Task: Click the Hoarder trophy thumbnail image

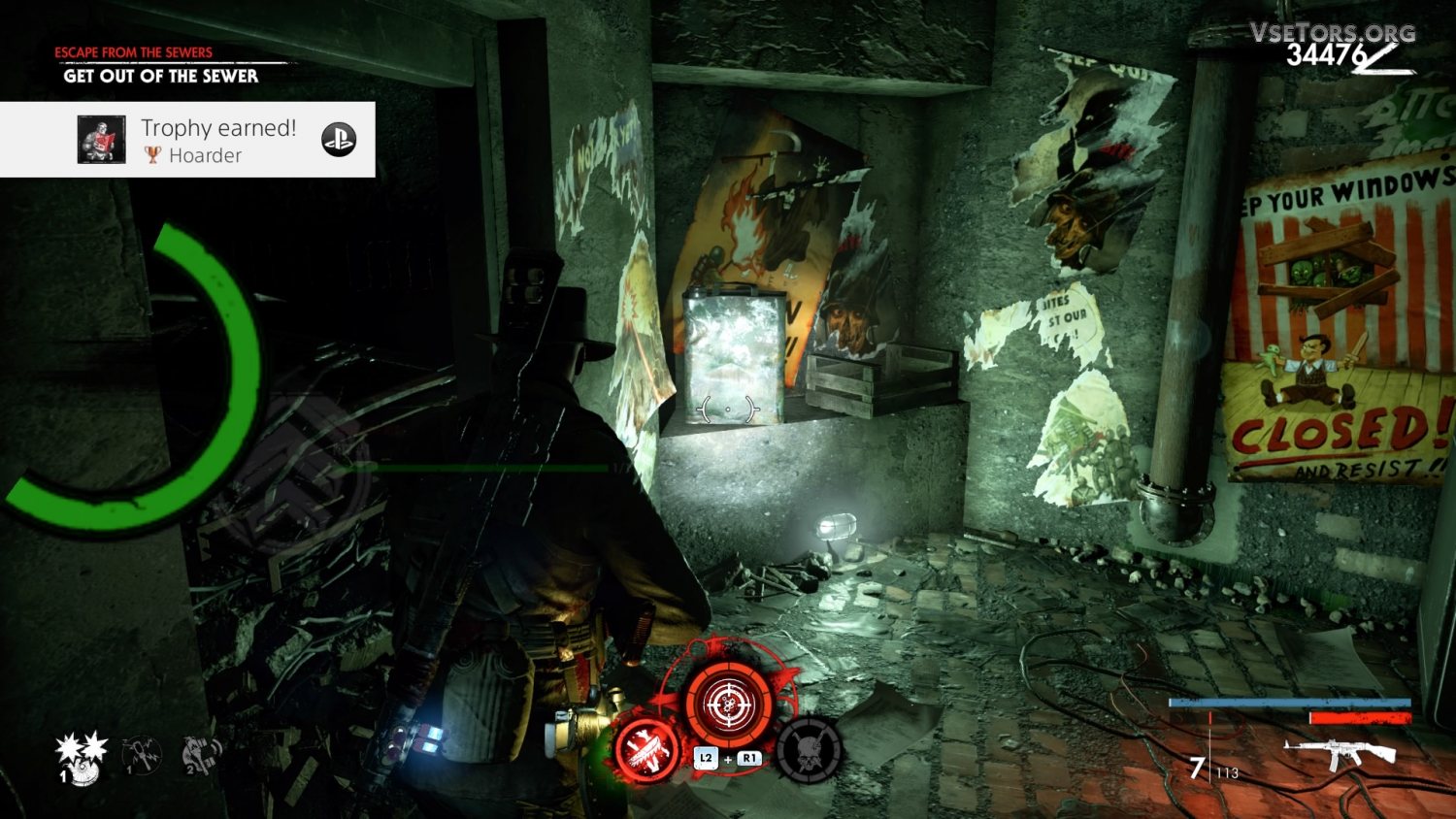Action: point(102,140)
